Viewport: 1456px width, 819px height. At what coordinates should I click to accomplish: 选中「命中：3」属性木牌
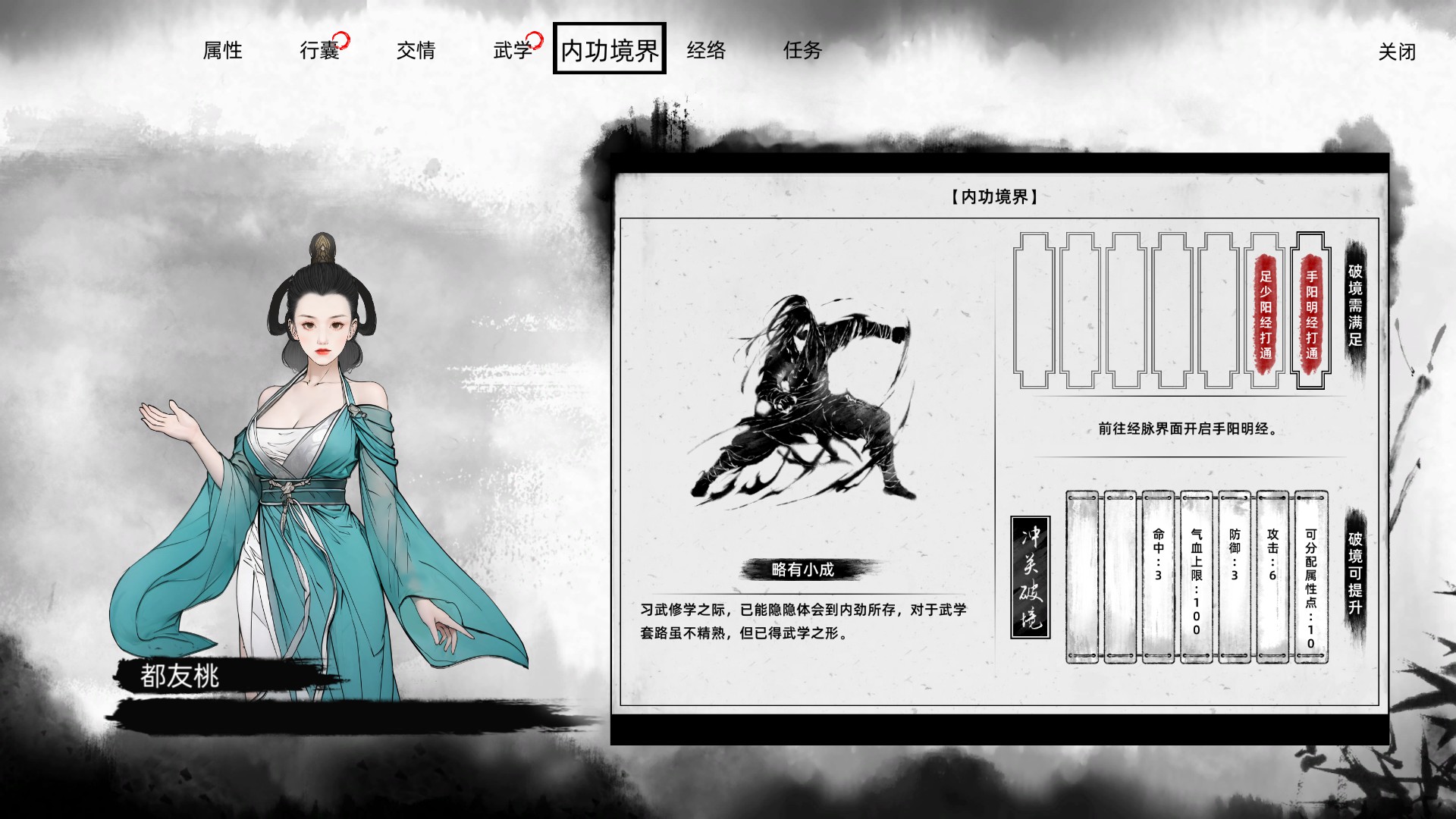click(x=1158, y=578)
